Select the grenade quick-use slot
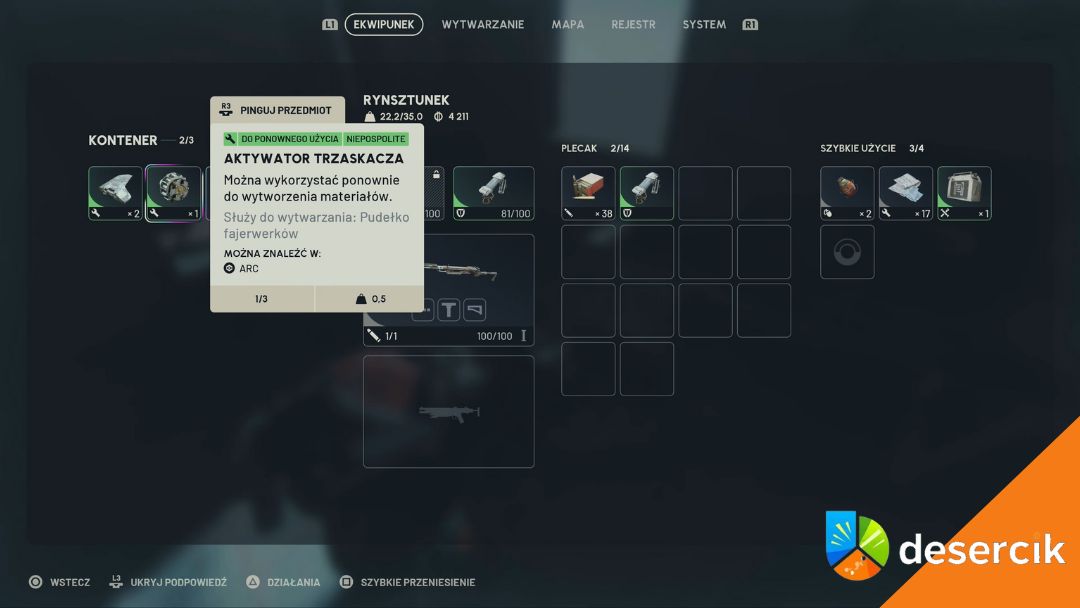The width and height of the screenshot is (1080, 608). [x=847, y=193]
